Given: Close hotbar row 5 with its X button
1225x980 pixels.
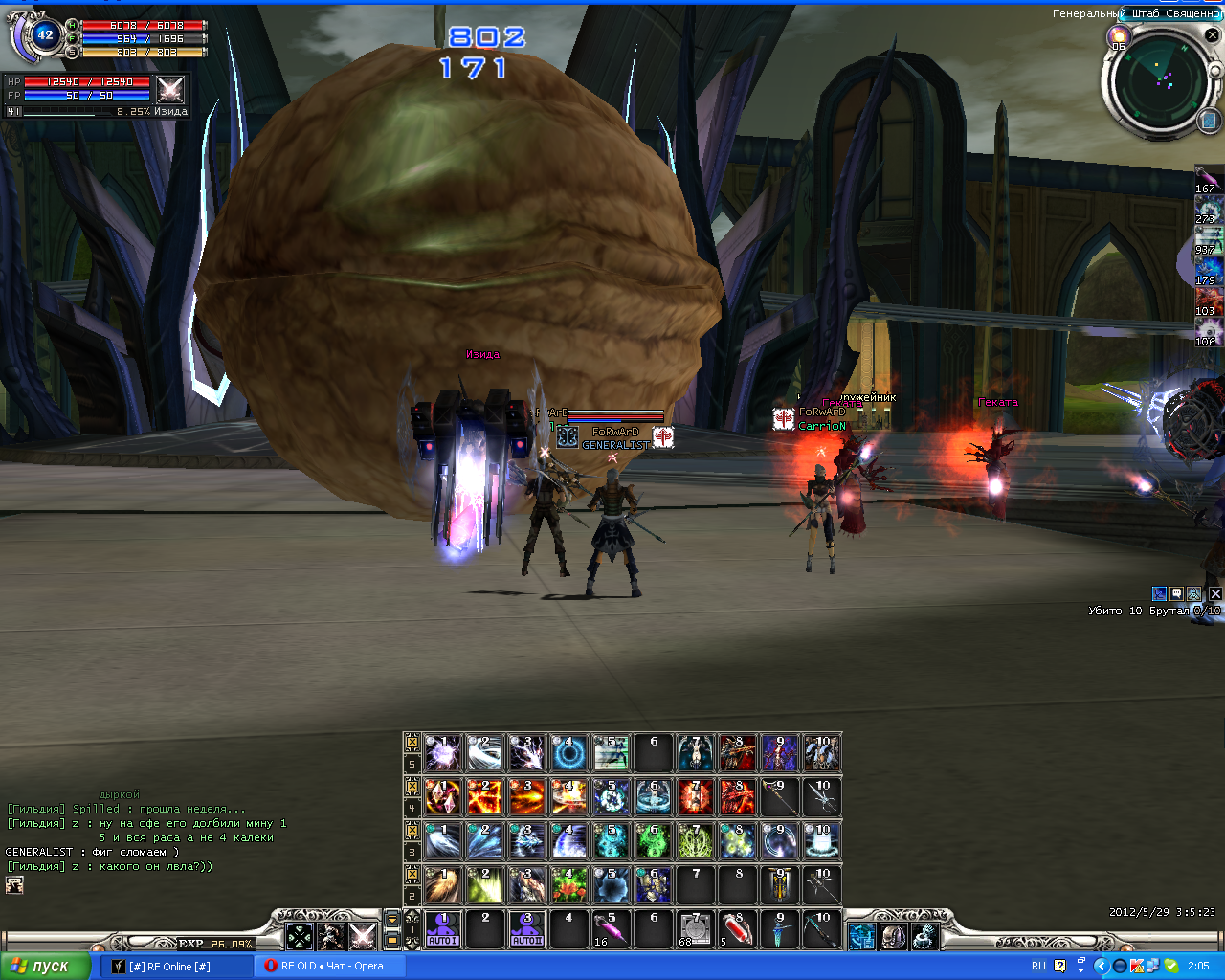Looking at the screenshot, I should coord(412,743).
